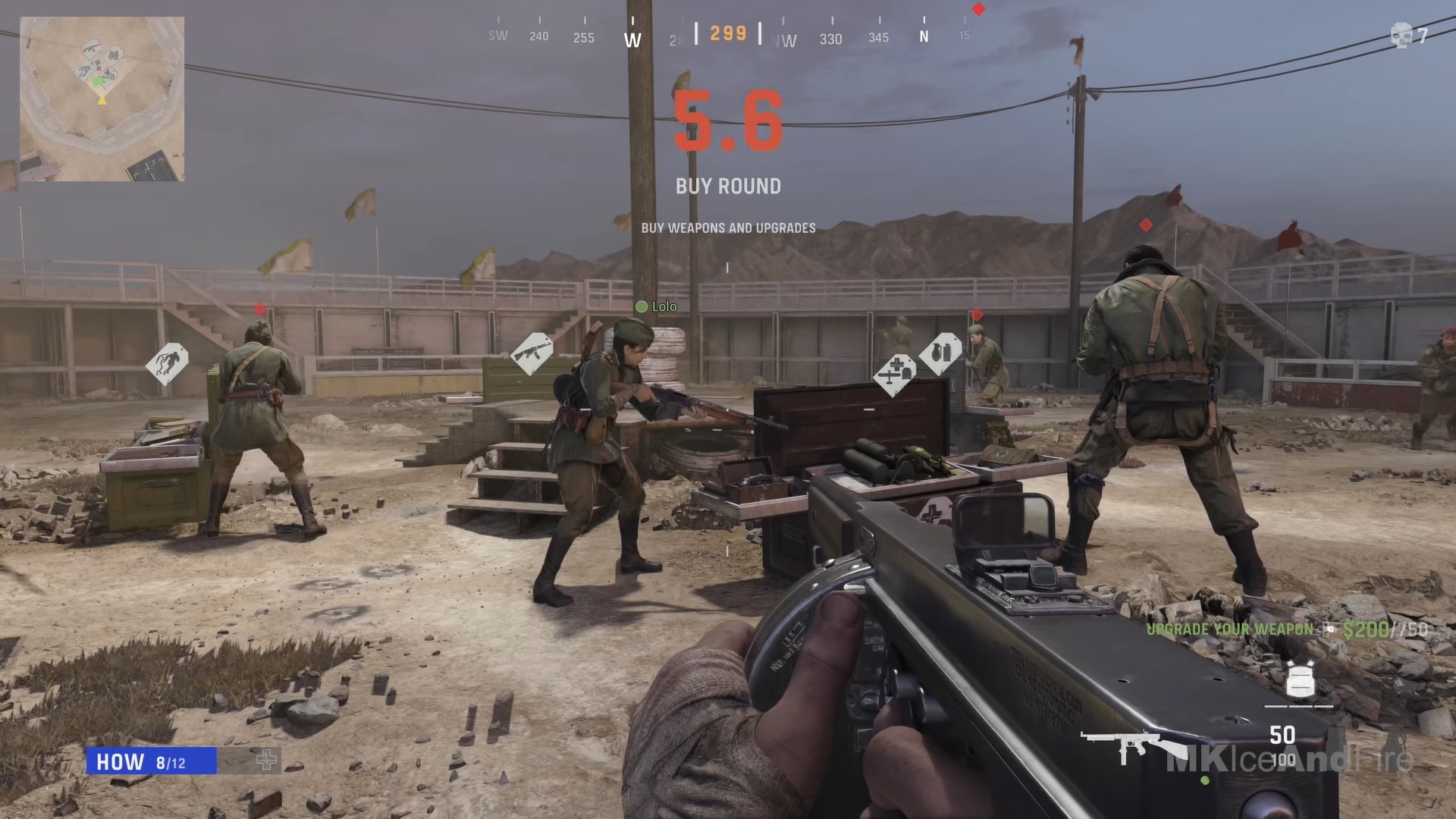1456x819 pixels.
Task: Open the minimap in the top left corner
Action: pyautogui.click(x=102, y=99)
